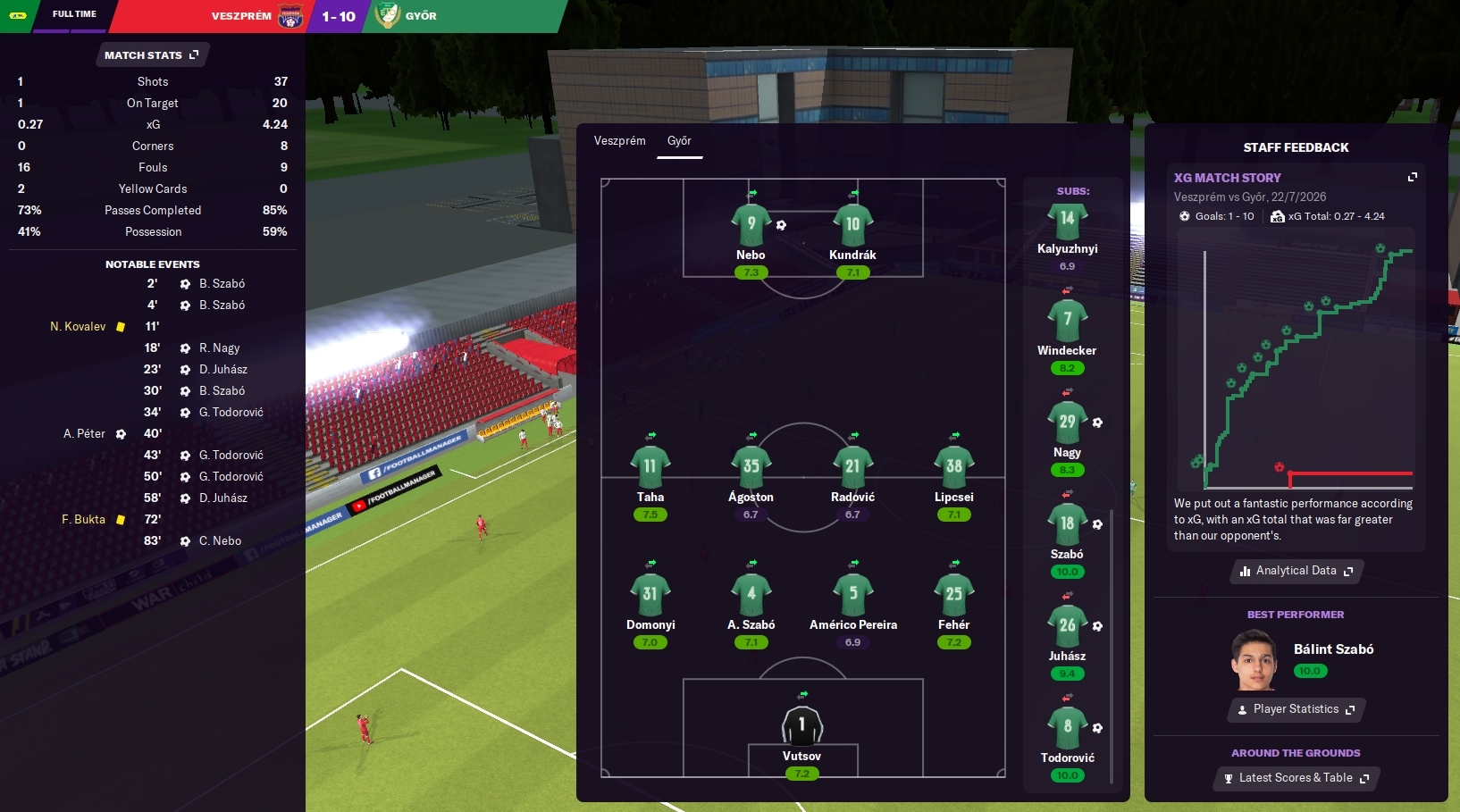1460x812 pixels.
Task: View Player Statistics
Action: (1296, 709)
